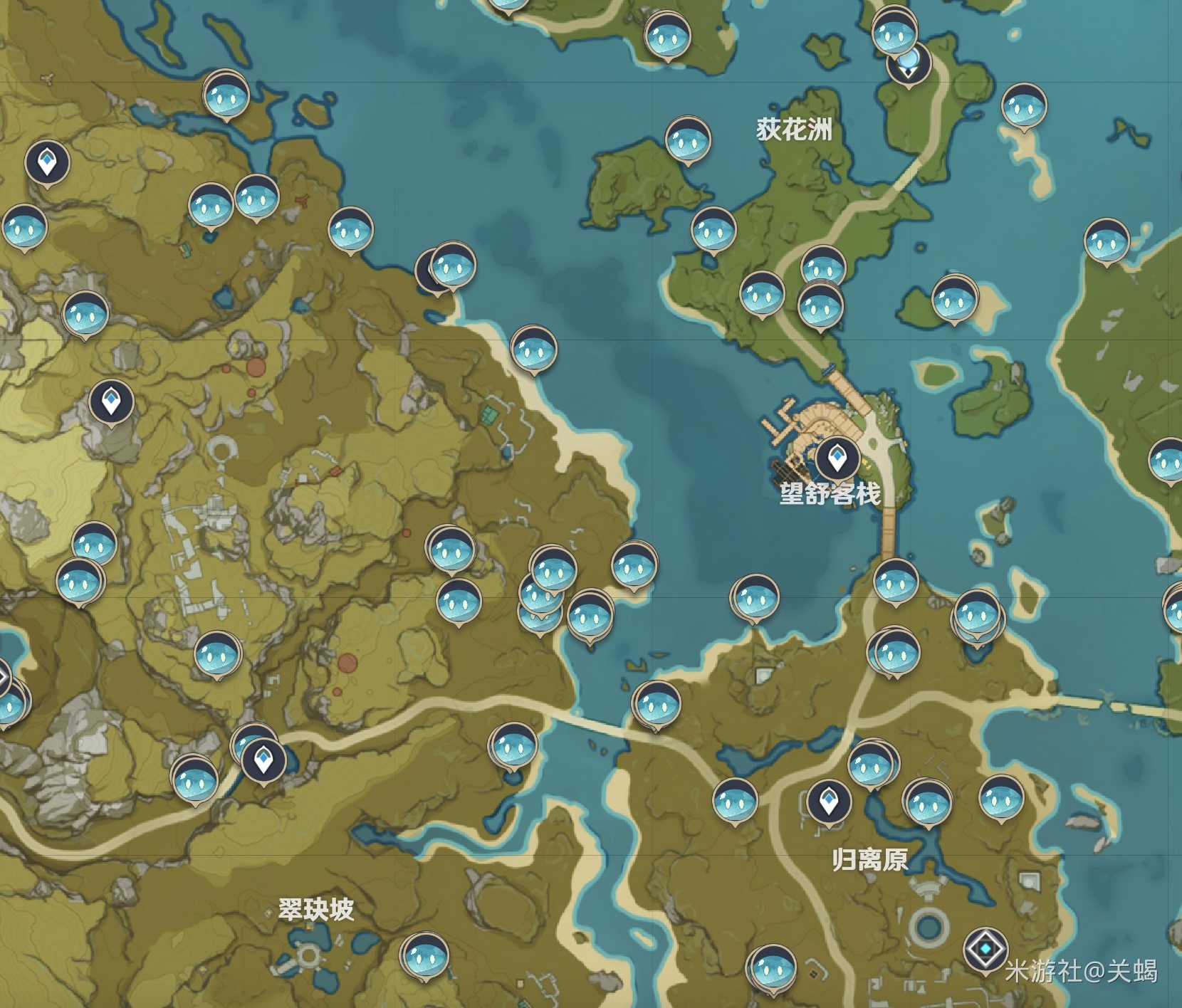Open the teleport waypoint marker near 归离原
The image size is (1182, 1008).
tap(828, 800)
